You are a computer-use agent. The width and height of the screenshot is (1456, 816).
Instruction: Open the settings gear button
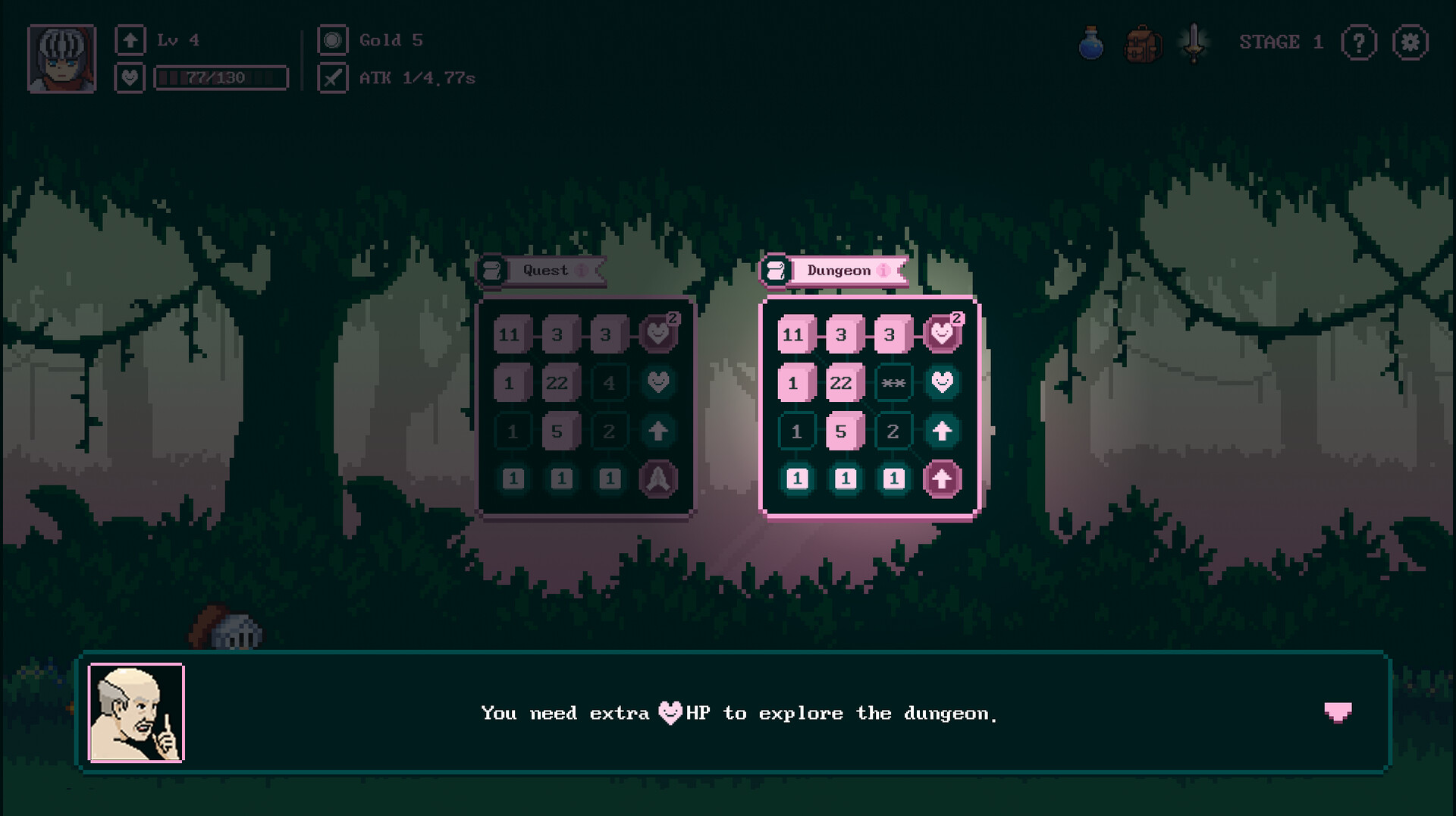1410,43
